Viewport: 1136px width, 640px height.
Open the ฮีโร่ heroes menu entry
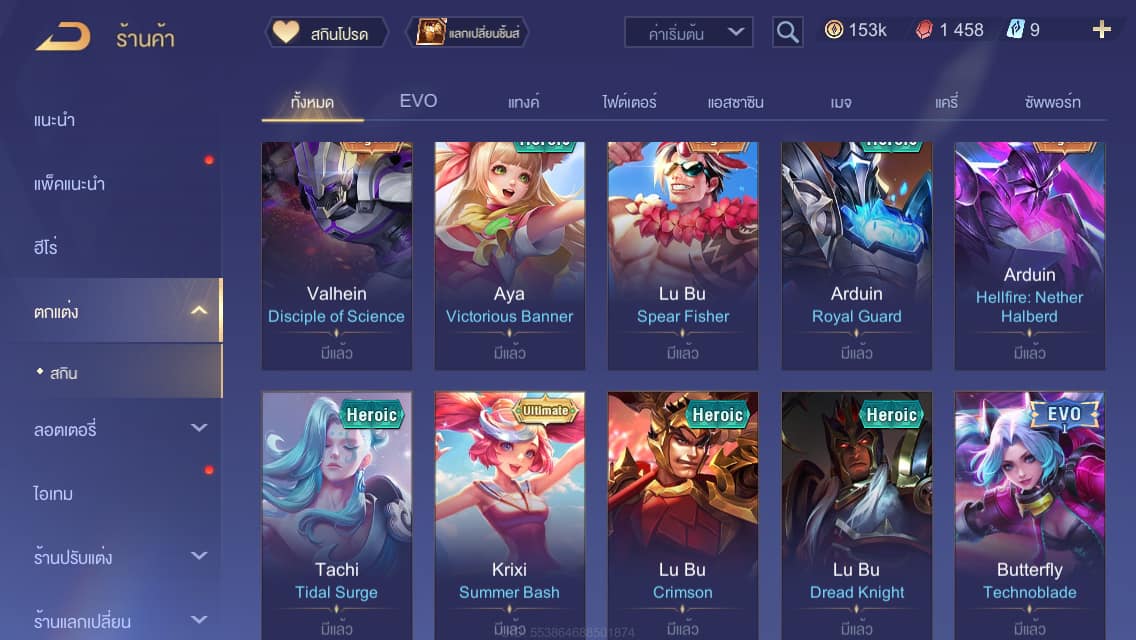pyautogui.click(x=46, y=247)
